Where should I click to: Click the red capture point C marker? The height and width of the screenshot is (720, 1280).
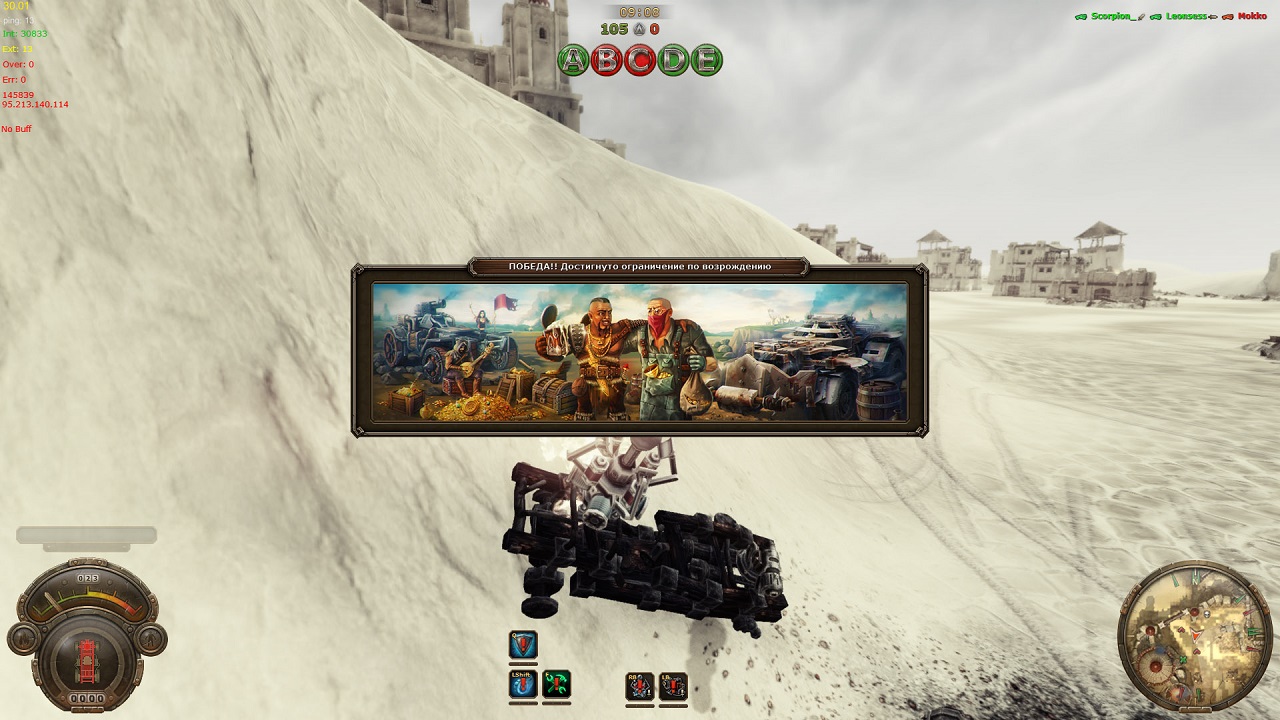pos(640,60)
